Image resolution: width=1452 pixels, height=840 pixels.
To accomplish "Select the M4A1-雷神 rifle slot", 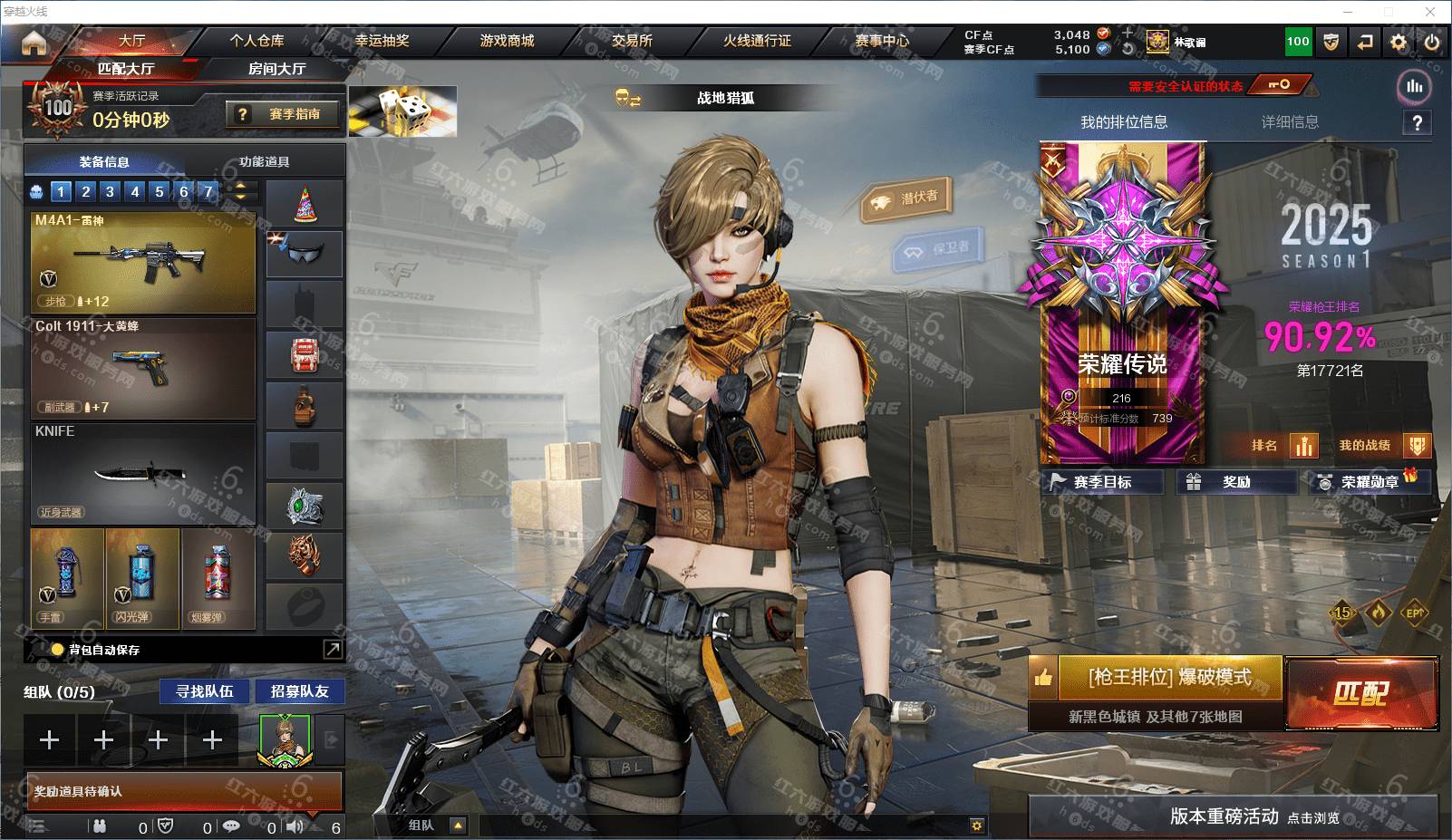I will pyautogui.click(x=143, y=263).
